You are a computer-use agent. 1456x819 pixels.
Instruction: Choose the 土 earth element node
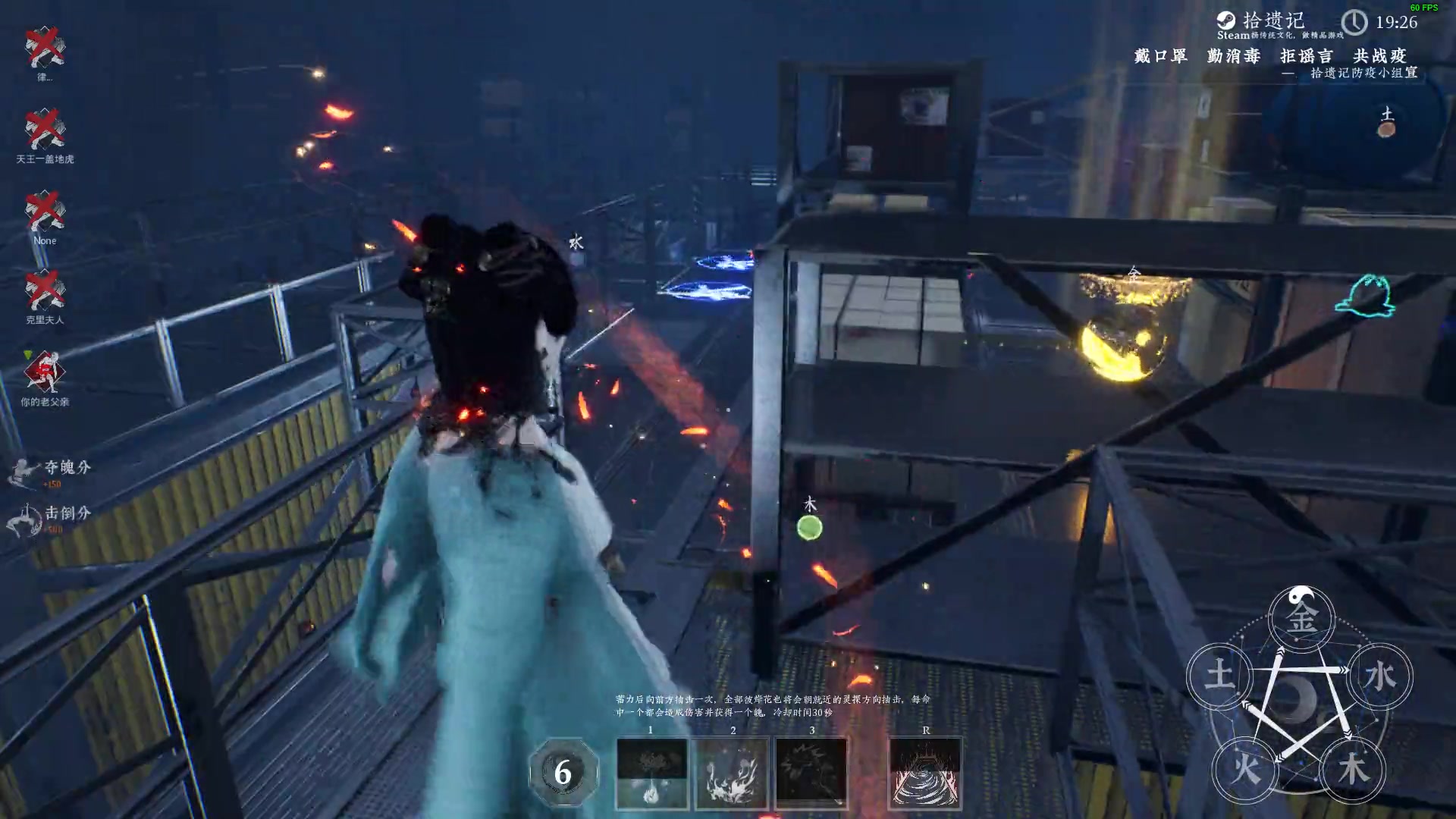(x=1220, y=674)
